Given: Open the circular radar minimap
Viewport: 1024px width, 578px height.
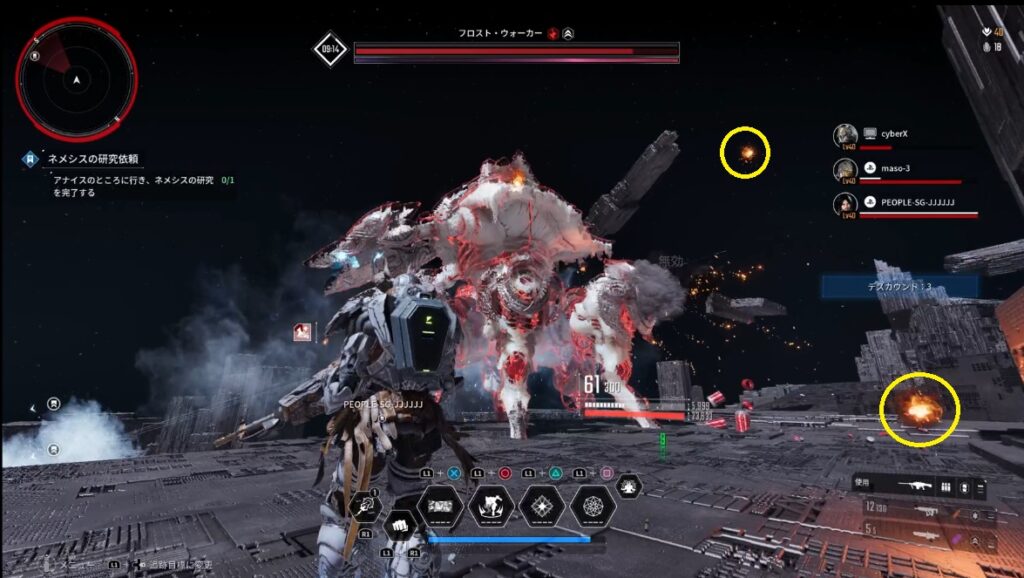Looking at the screenshot, I should (76, 79).
